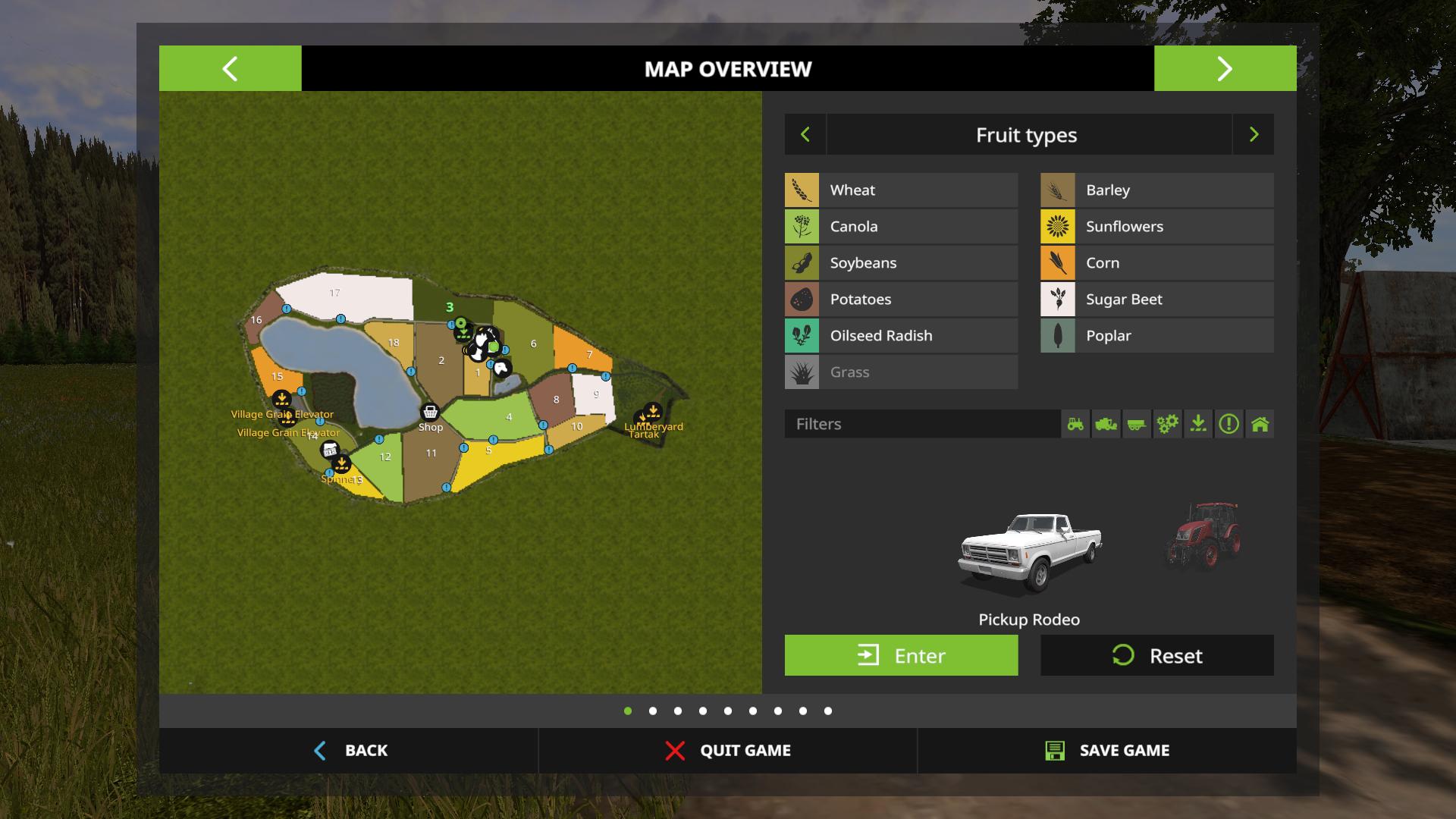Toggle the Wheat fruit type
This screenshot has width=1456, height=819.
tap(901, 190)
